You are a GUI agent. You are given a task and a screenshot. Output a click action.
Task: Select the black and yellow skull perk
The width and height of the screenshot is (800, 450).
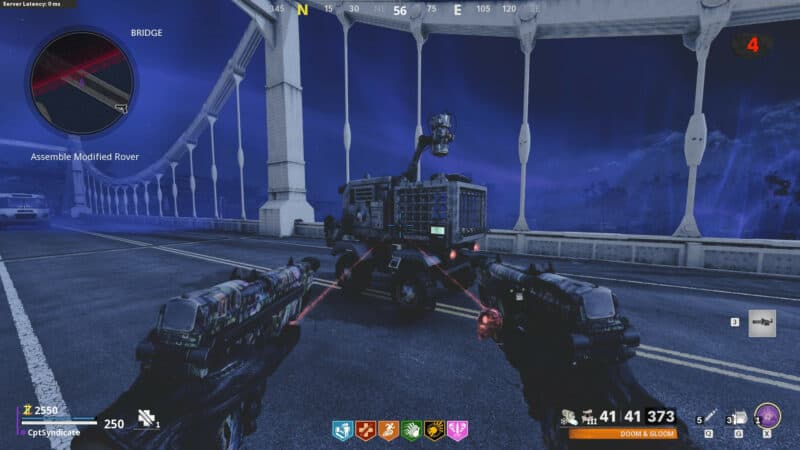pos(434,431)
